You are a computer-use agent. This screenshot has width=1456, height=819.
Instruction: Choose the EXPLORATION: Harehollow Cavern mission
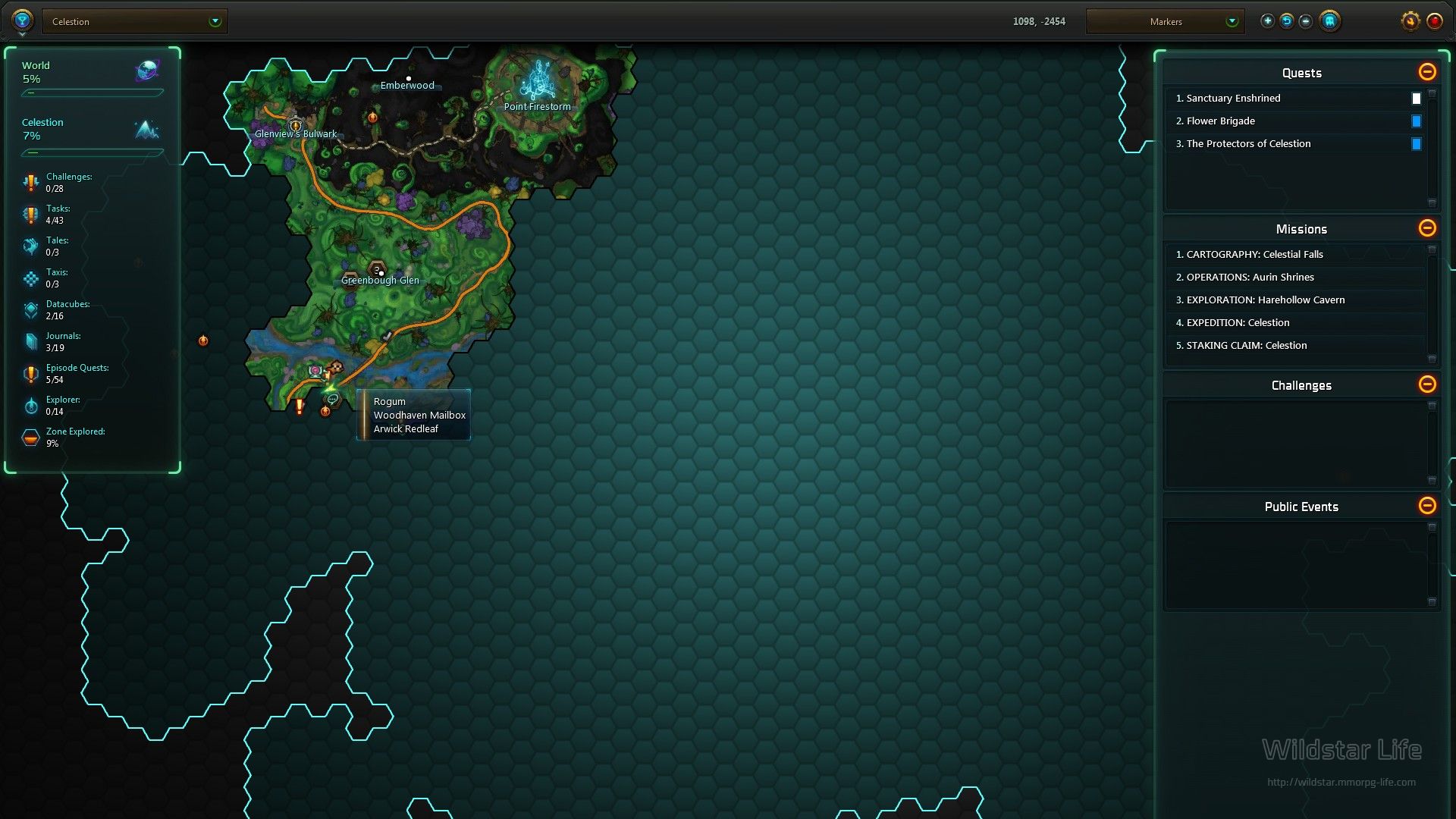(x=1265, y=300)
